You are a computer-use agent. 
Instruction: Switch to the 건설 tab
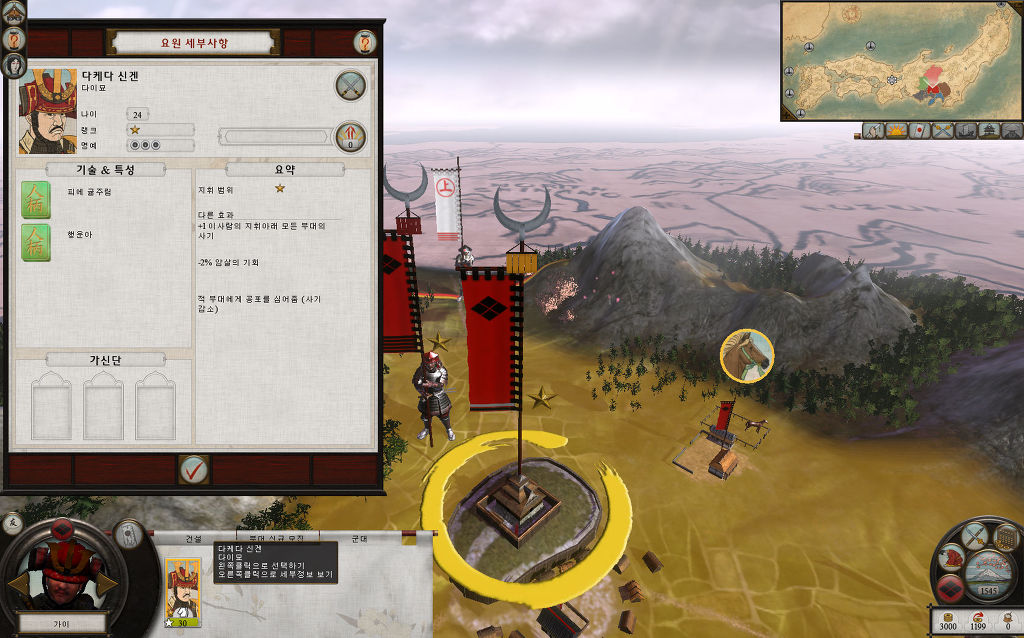click(x=193, y=539)
